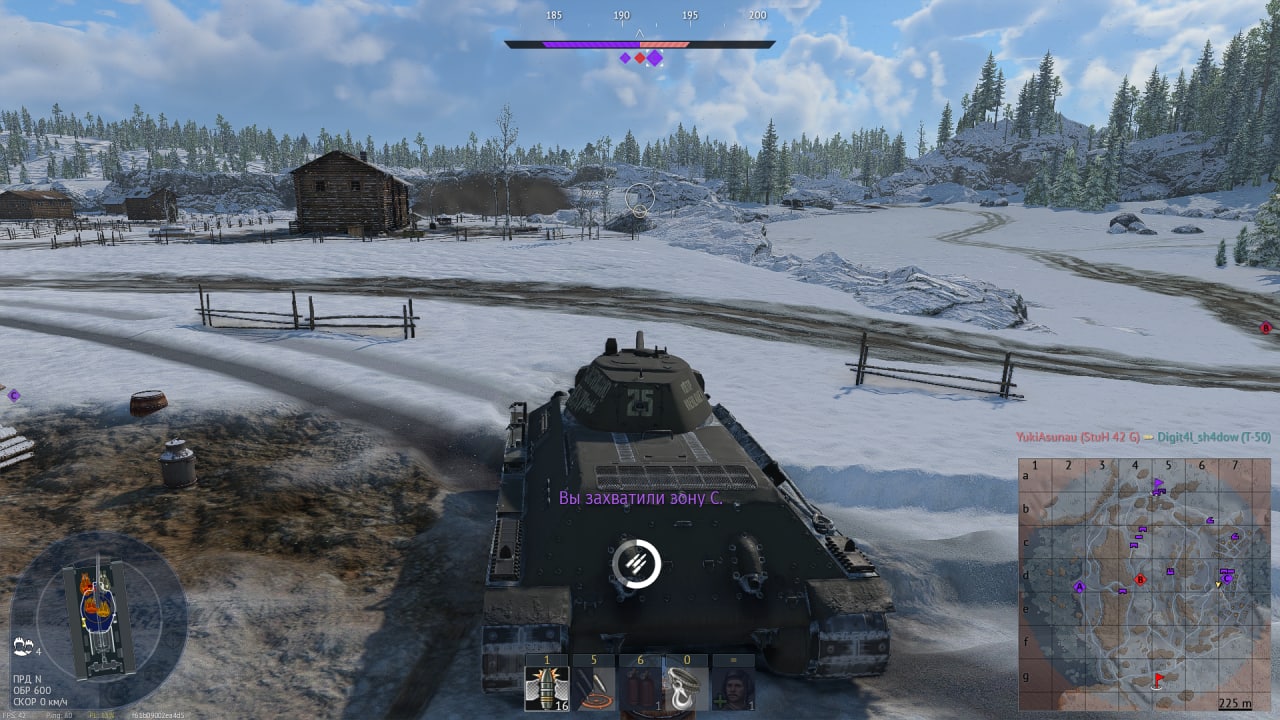Click capture point A on the minimap
The image size is (1280, 720).
(1079, 587)
